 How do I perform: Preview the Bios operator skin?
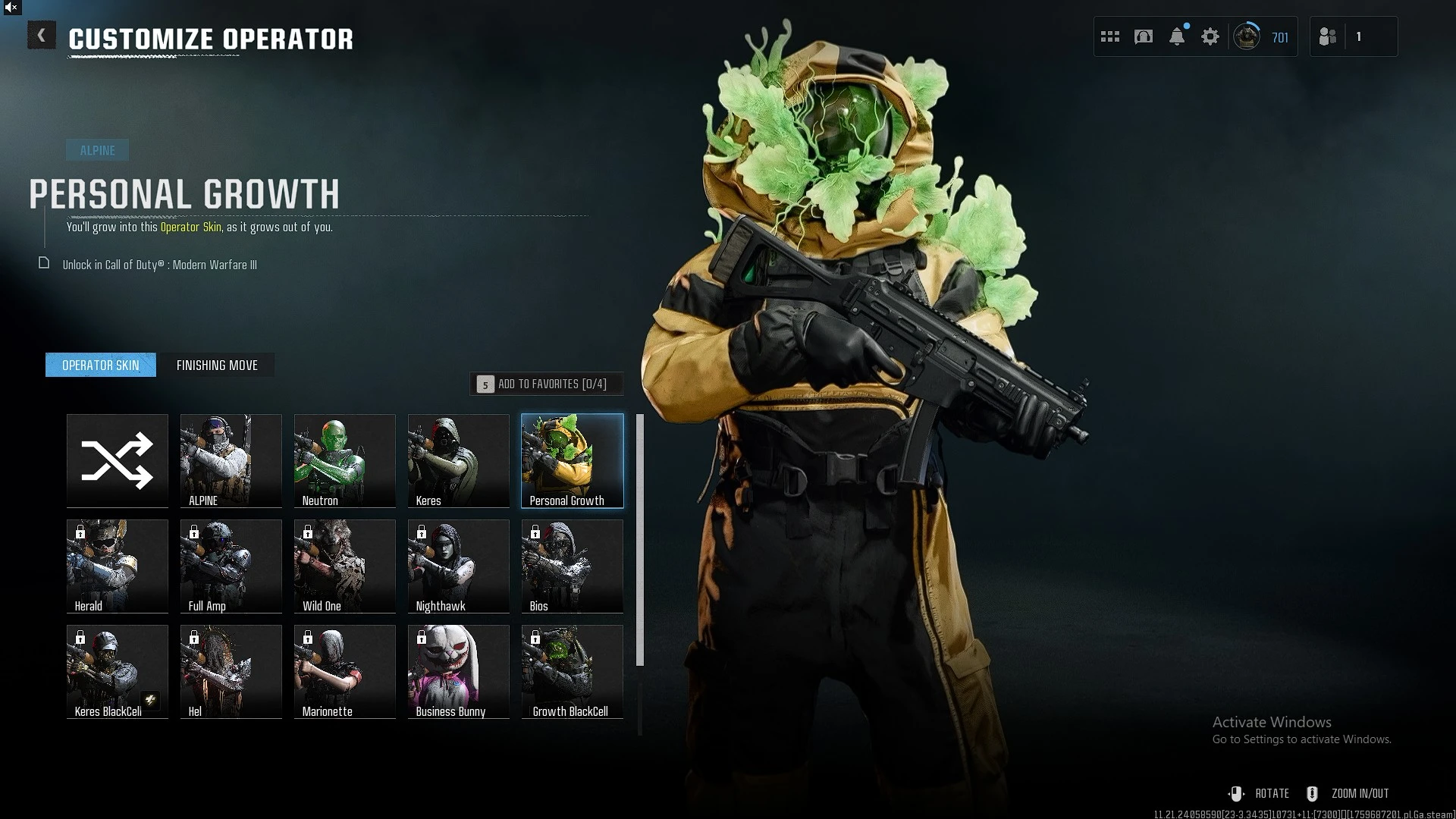[x=573, y=566]
